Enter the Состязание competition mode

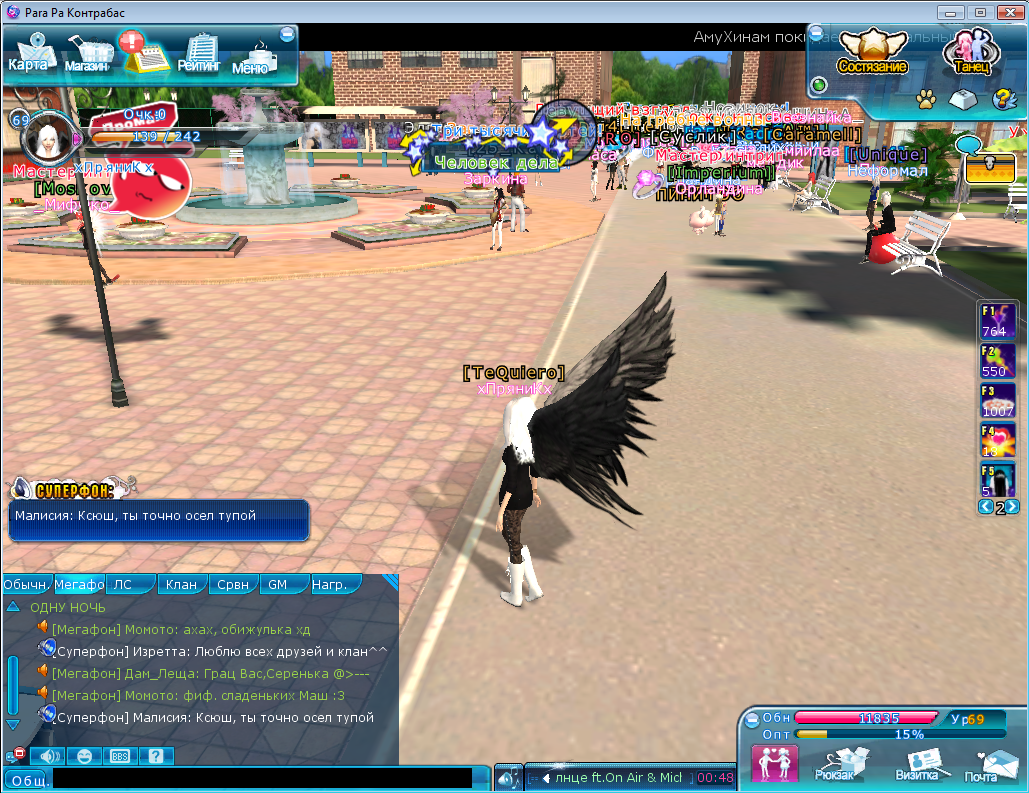click(872, 52)
